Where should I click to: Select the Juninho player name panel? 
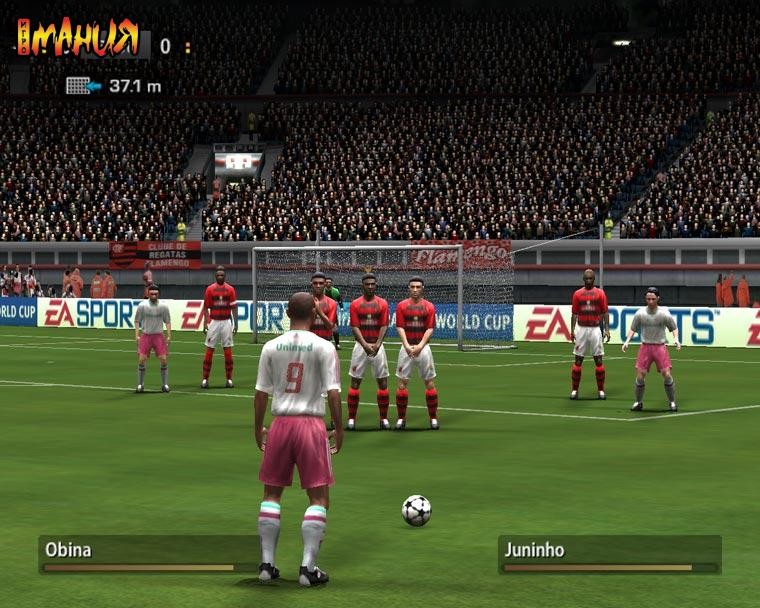point(609,553)
